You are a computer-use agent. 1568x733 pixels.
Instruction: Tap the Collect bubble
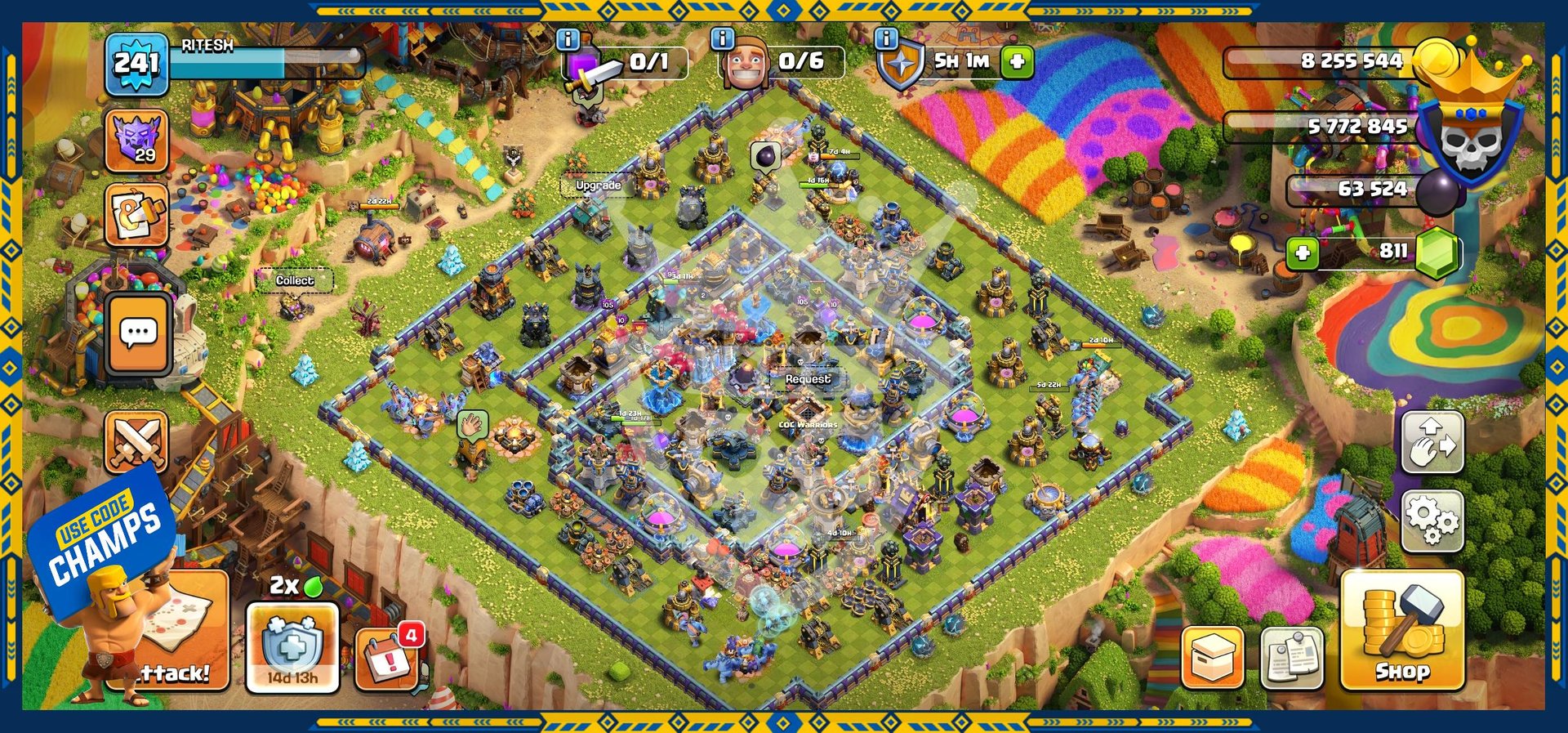pyautogui.click(x=294, y=280)
